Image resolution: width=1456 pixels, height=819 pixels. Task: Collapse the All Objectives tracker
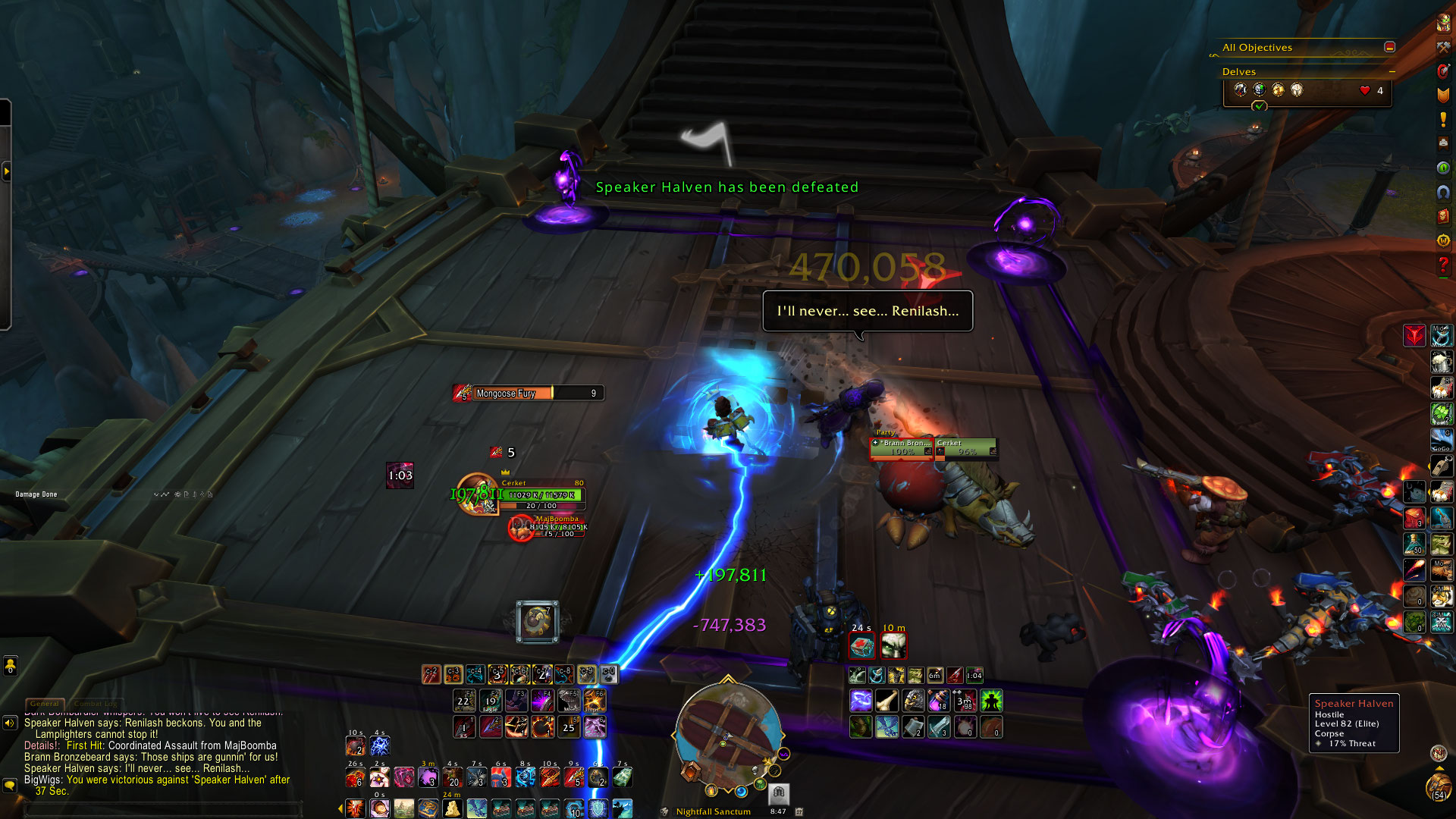(1389, 47)
